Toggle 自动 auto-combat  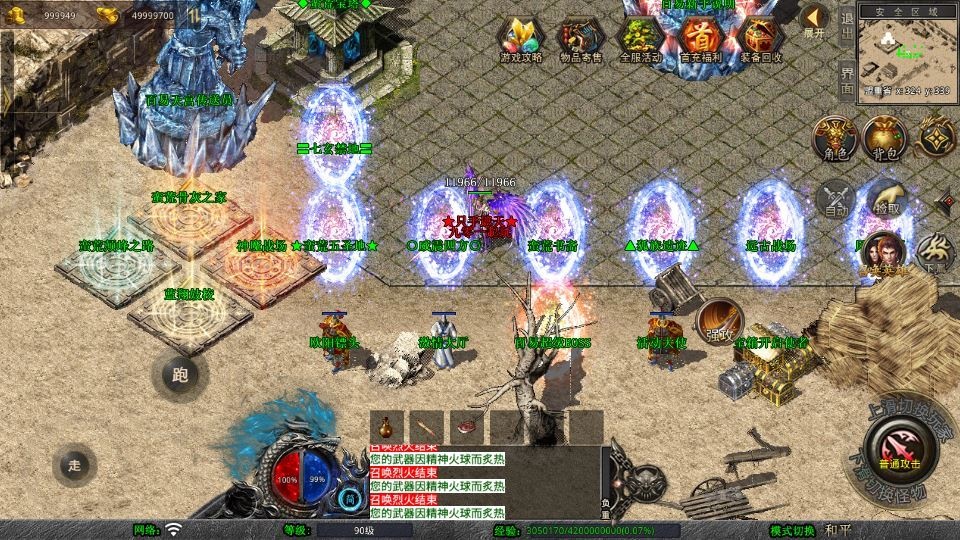tap(834, 199)
